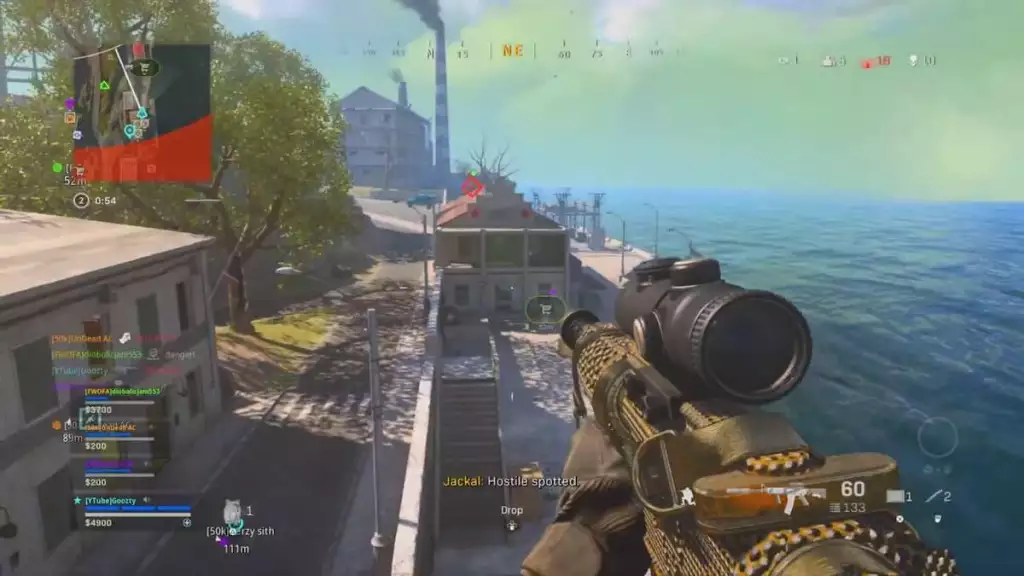Select the cyan location pin on minimap
The height and width of the screenshot is (576, 1024).
click(129, 130)
